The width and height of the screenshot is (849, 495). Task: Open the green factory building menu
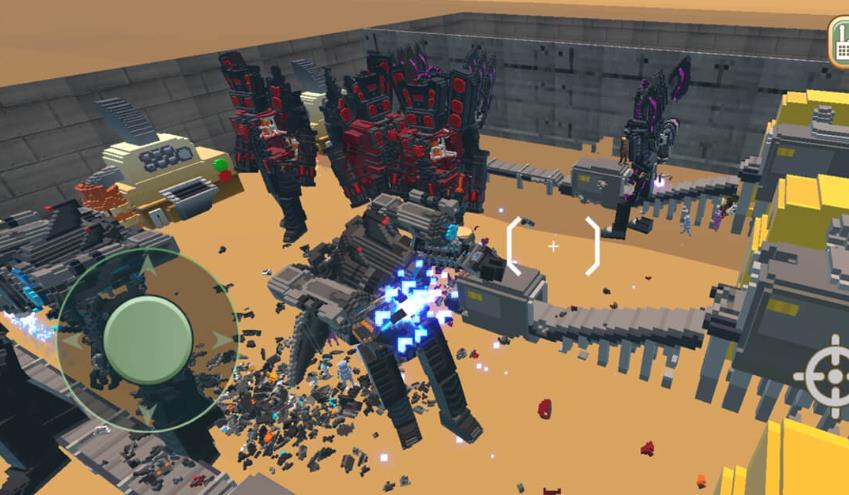click(839, 42)
